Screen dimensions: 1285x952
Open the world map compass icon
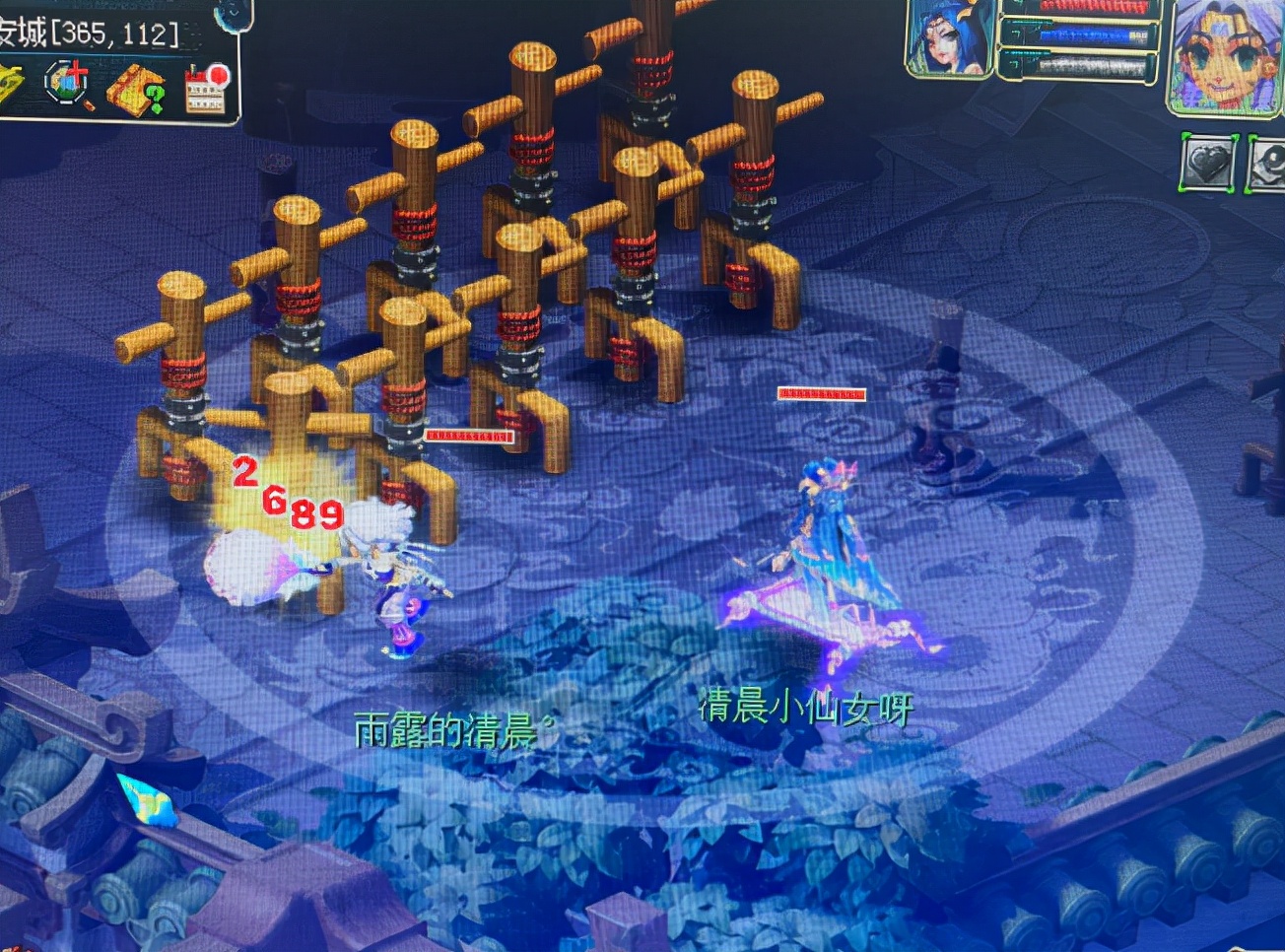pos(66,83)
